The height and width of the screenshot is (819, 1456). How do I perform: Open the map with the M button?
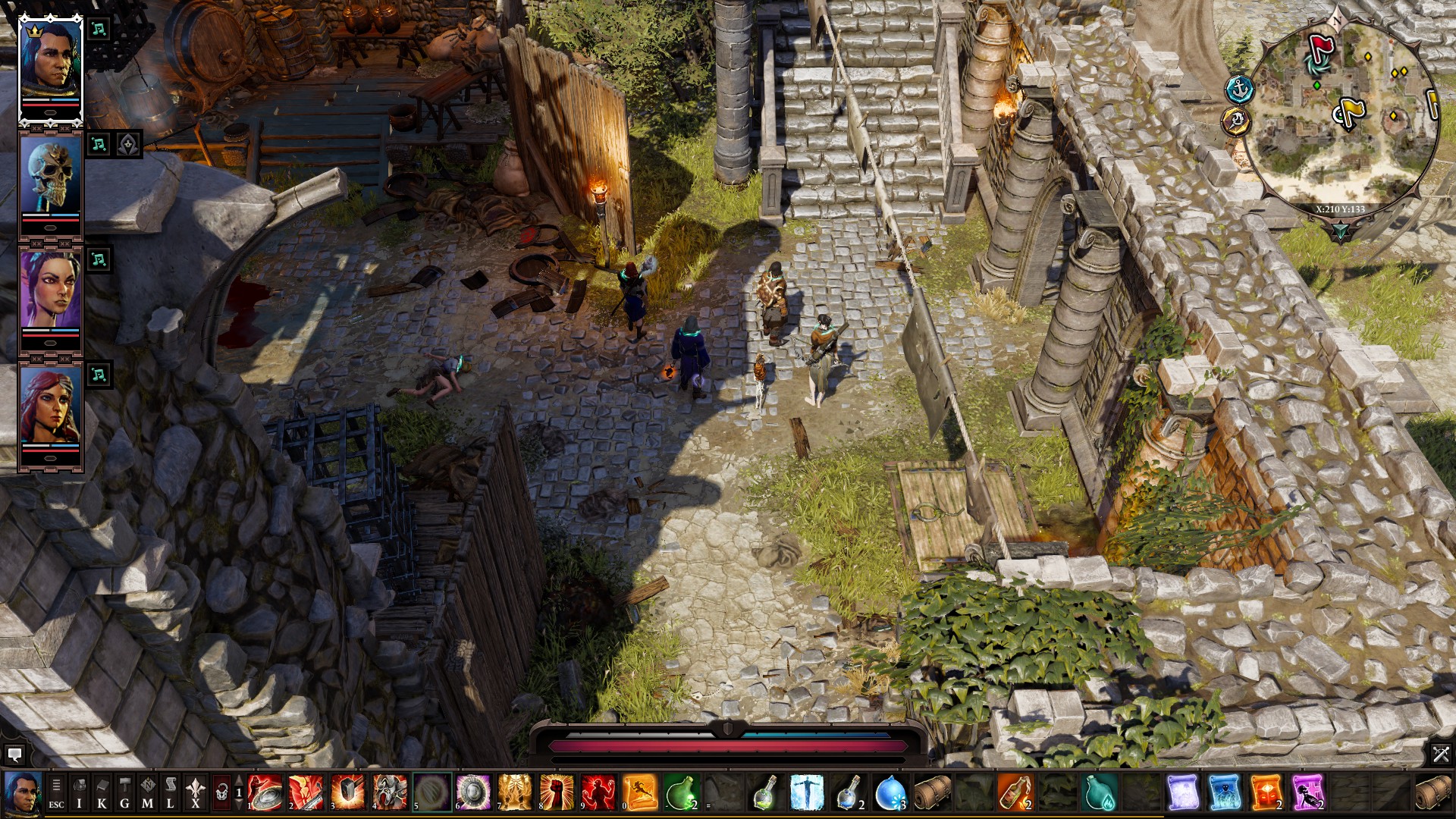[148, 792]
